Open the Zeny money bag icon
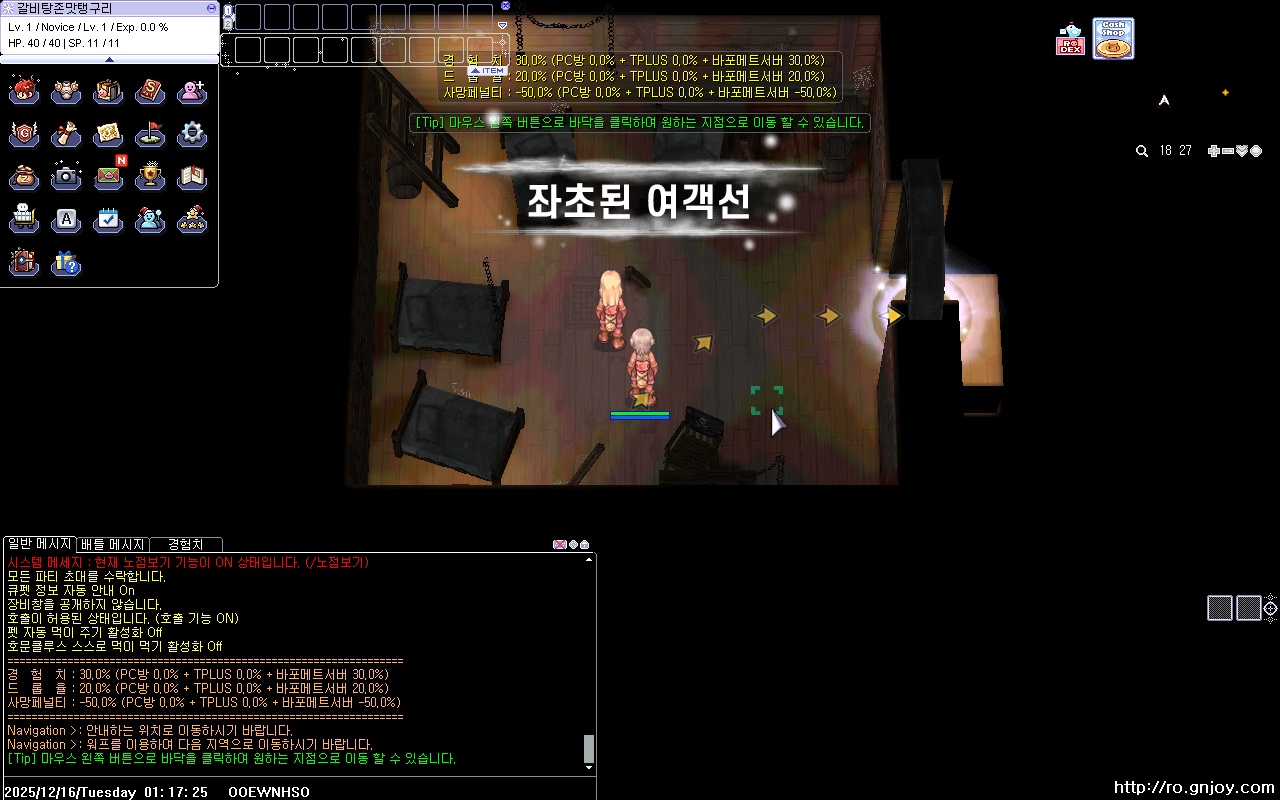This screenshot has width=1280, height=800. [x=24, y=177]
